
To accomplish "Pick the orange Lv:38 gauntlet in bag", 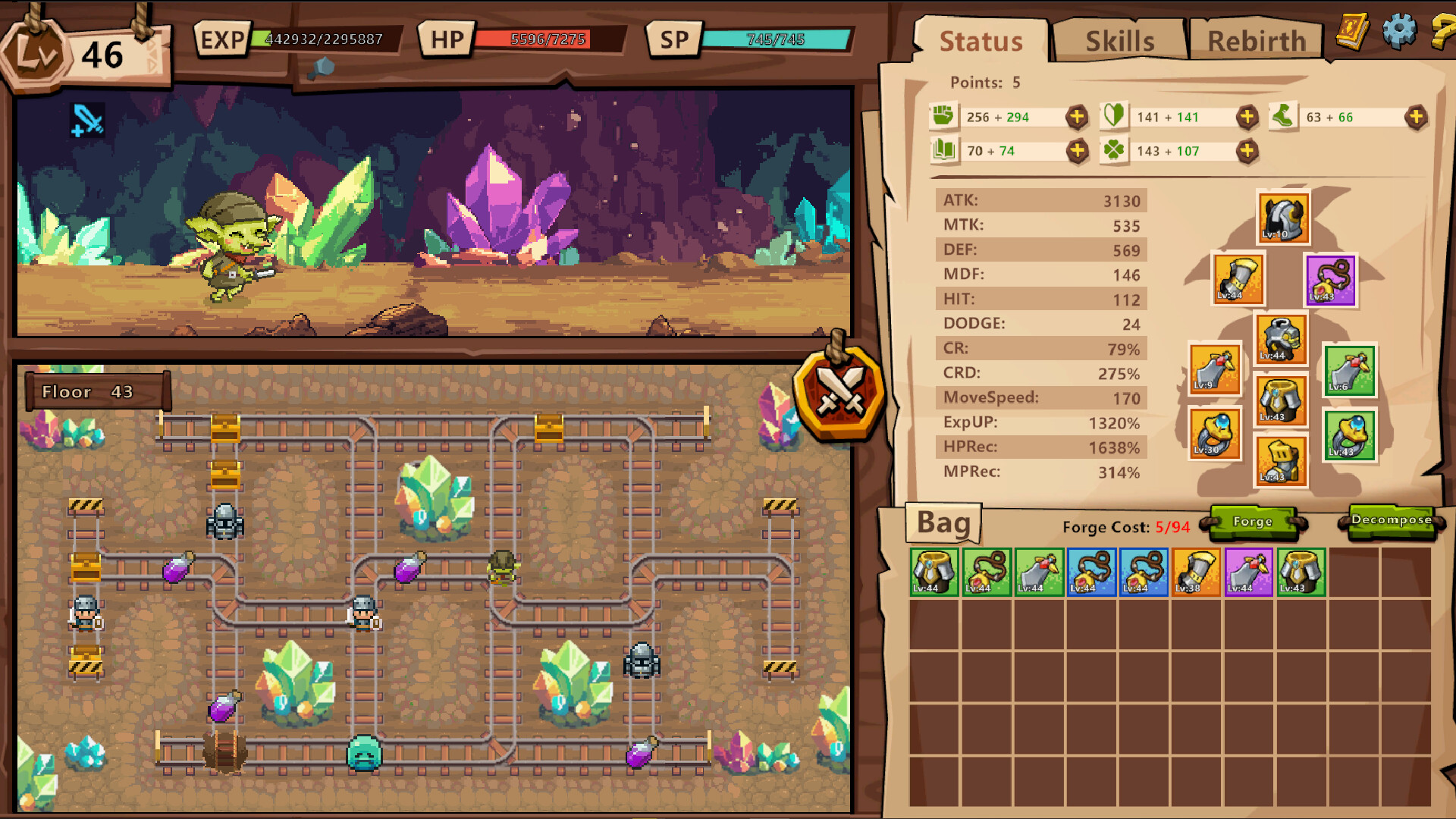I will (1196, 572).
